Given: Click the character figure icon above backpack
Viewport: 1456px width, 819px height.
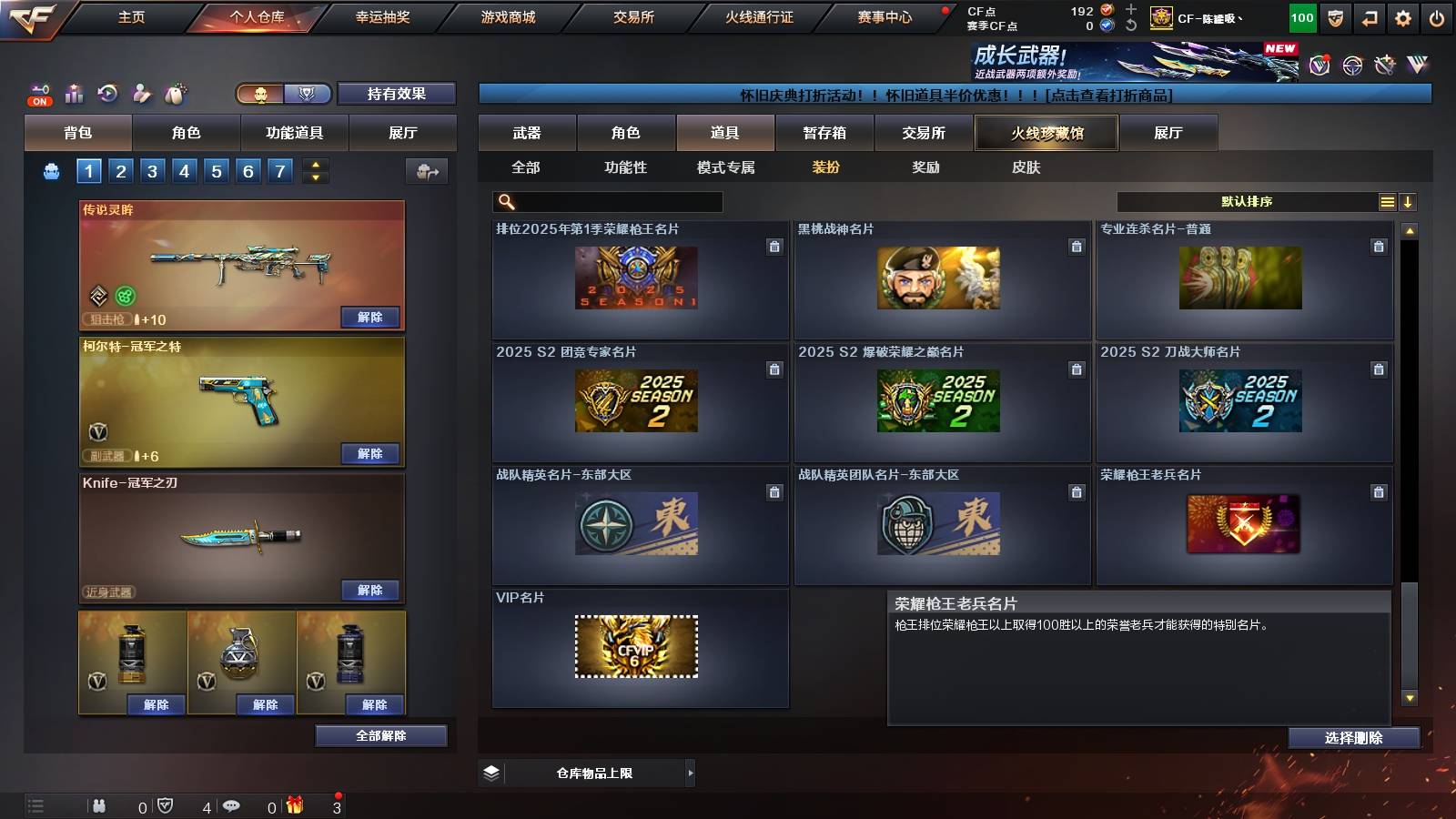Looking at the screenshot, I should tap(140, 92).
